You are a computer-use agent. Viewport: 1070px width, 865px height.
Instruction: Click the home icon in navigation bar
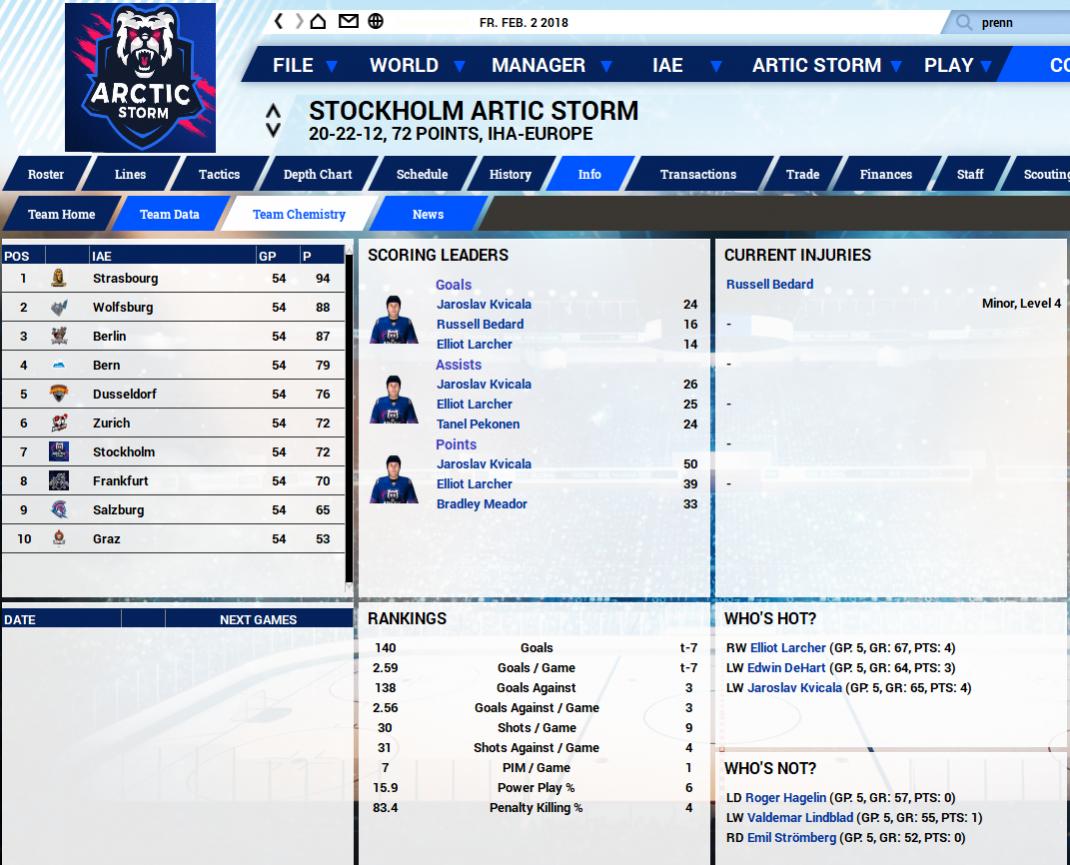tap(318, 21)
